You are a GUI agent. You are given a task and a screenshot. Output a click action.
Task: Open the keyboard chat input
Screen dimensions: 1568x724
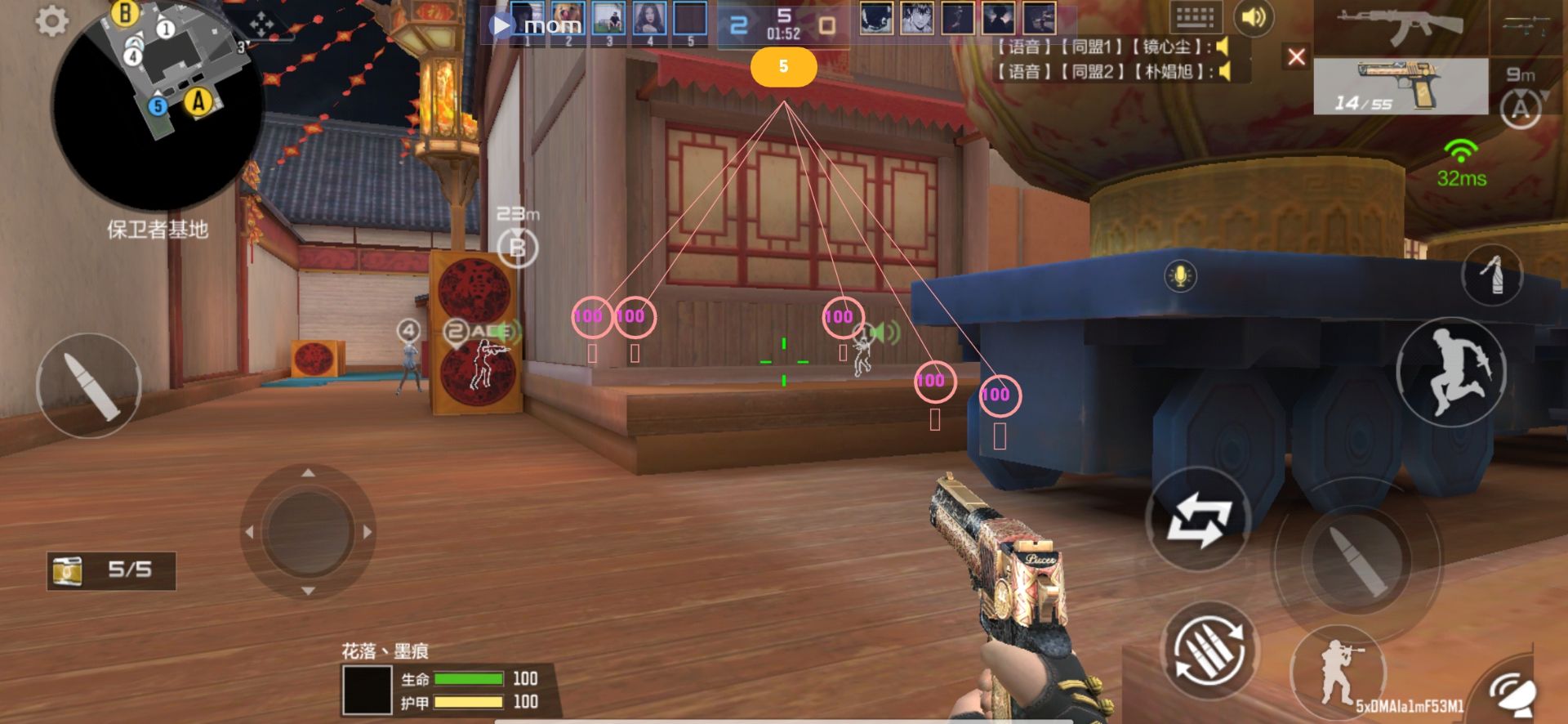tap(1195, 17)
